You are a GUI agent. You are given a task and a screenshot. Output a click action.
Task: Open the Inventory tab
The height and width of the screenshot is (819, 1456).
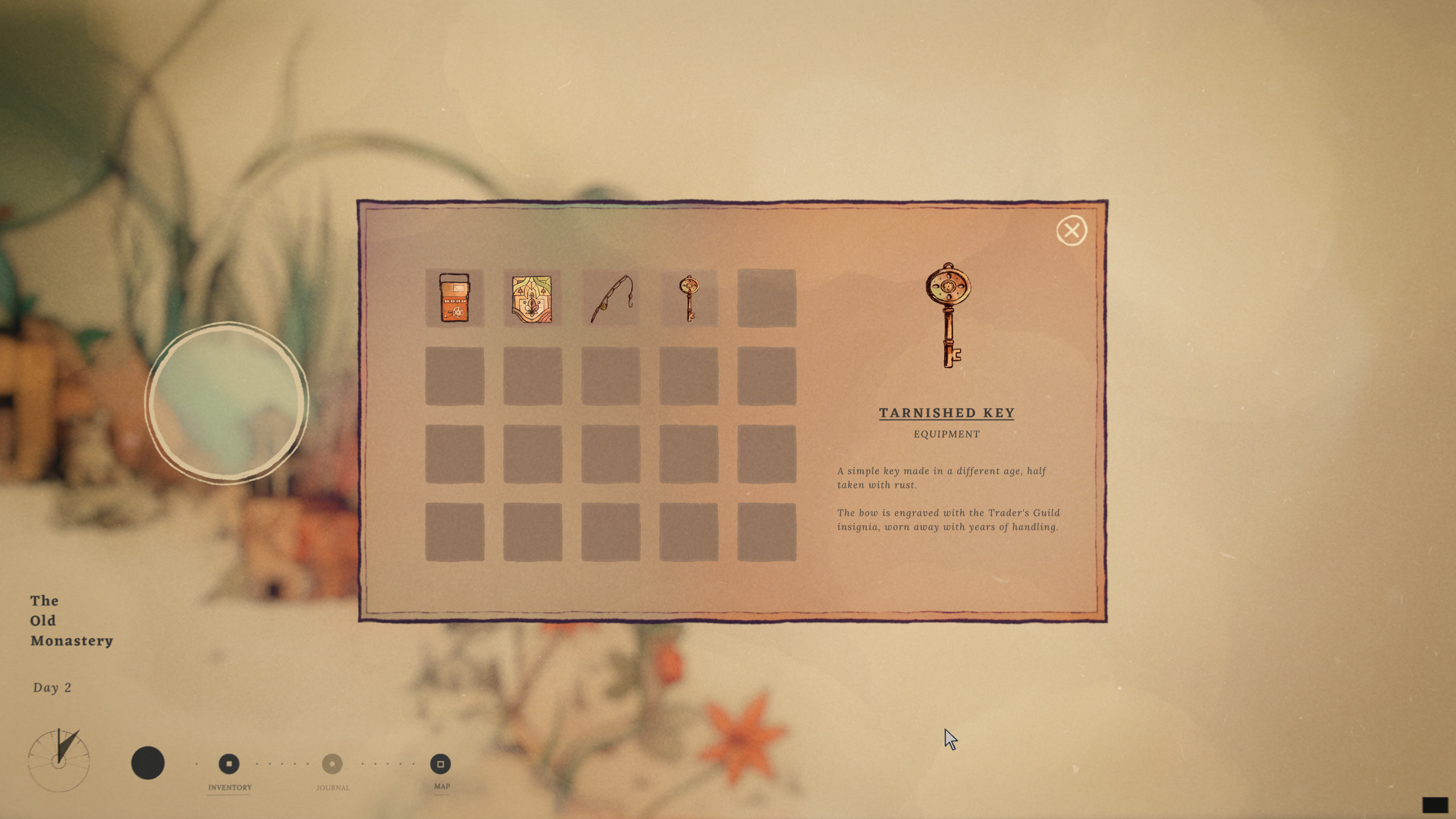pos(229,764)
